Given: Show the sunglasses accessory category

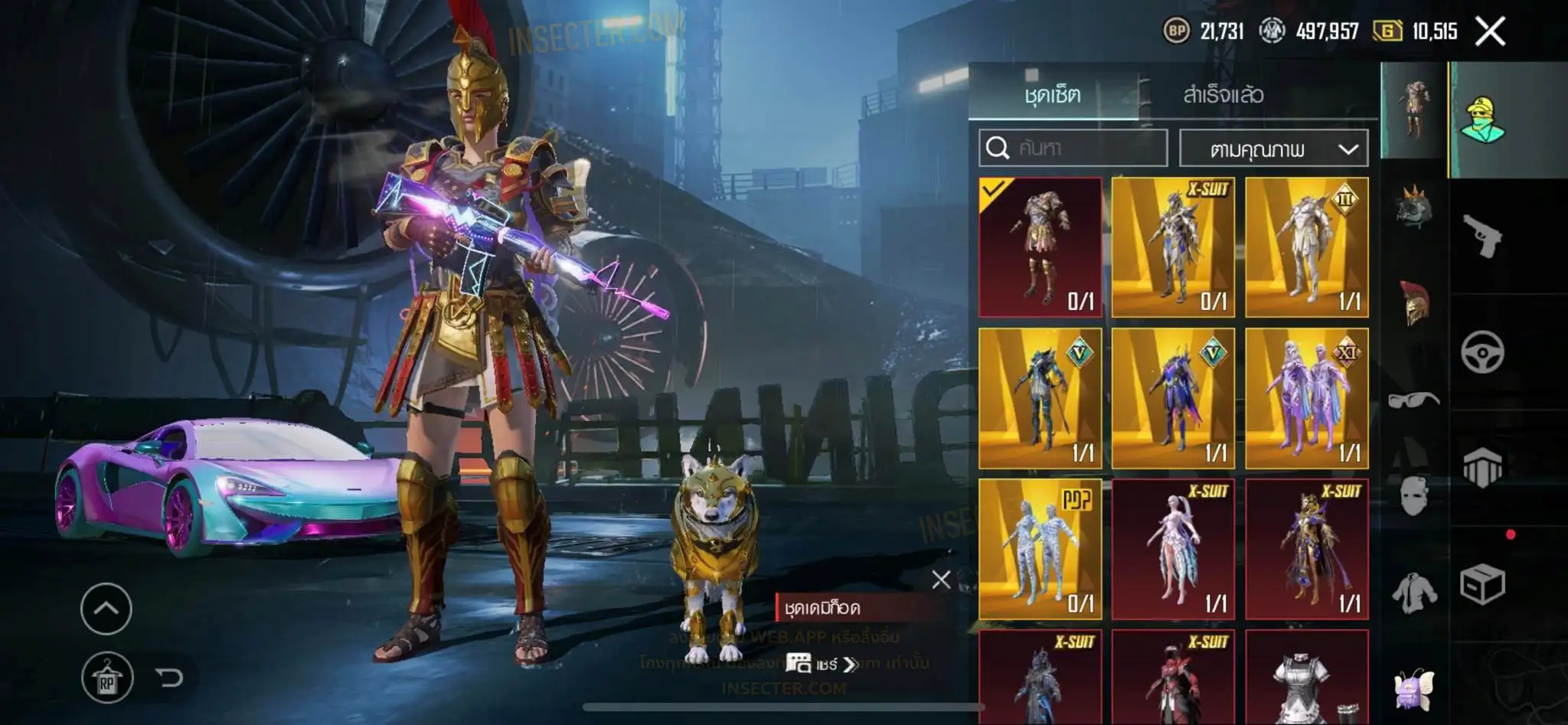Looking at the screenshot, I should click(1413, 400).
